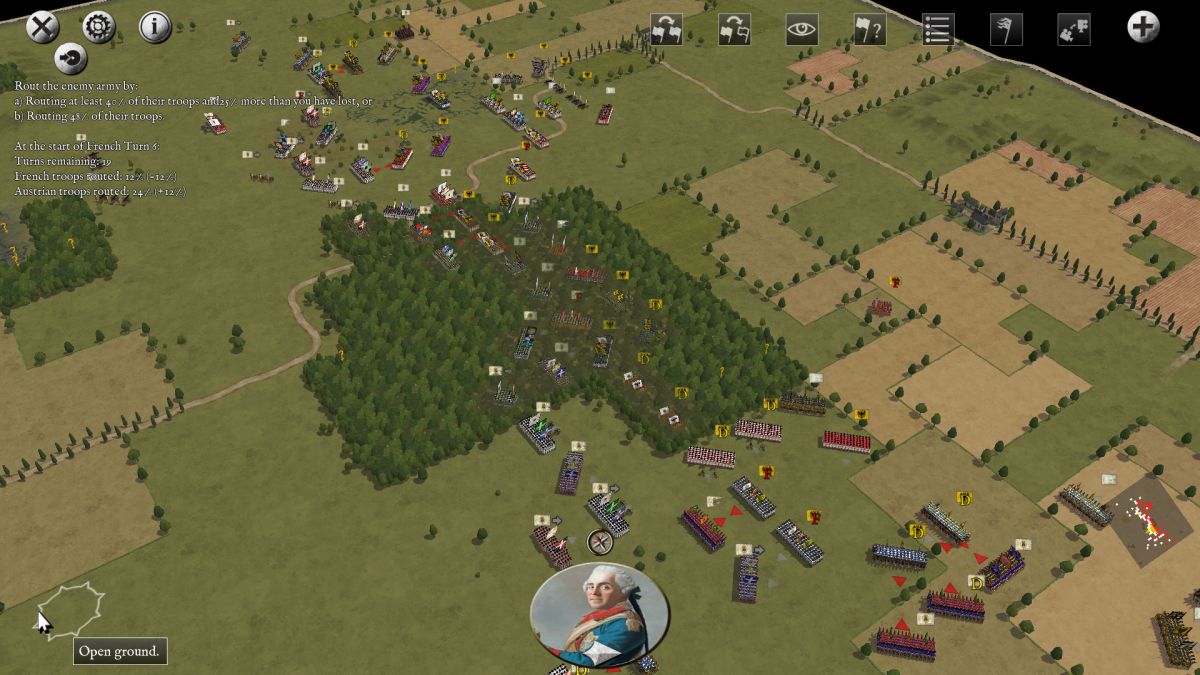This screenshot has width=1200, height=675.
Task: Select the general's oval portrait
Action: click(x=599, y=614)
